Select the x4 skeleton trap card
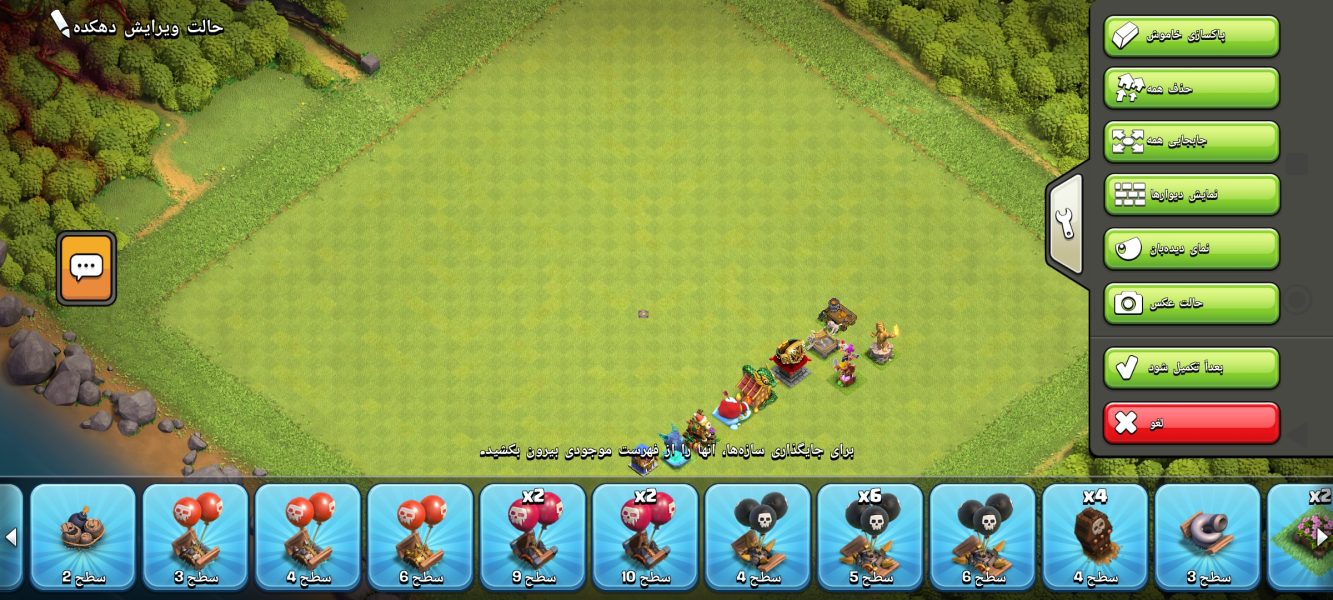Viewport: 1333px width, 600px height. point(1095,536)
